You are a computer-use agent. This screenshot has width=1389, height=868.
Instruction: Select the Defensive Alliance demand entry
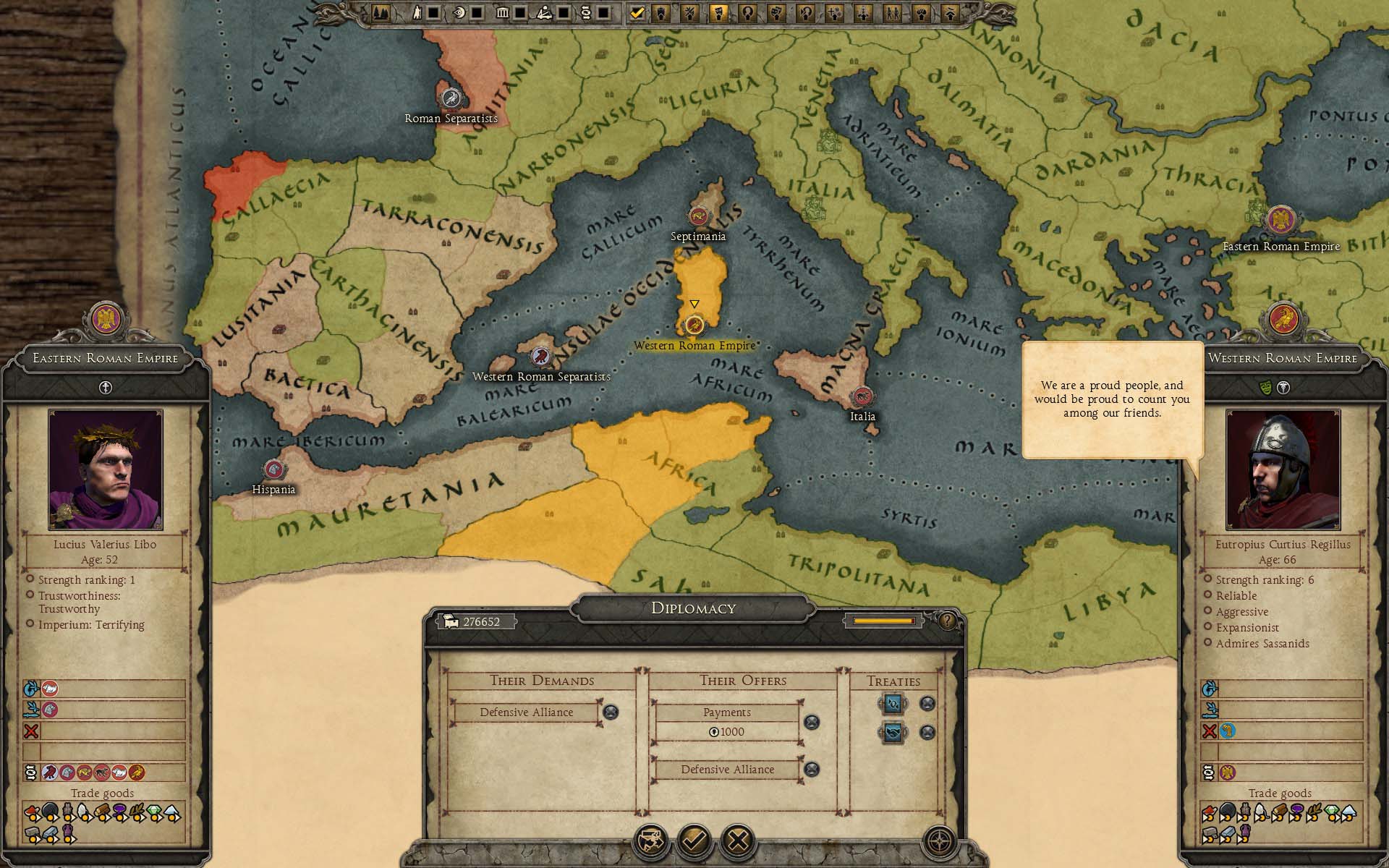coord(526,712)
